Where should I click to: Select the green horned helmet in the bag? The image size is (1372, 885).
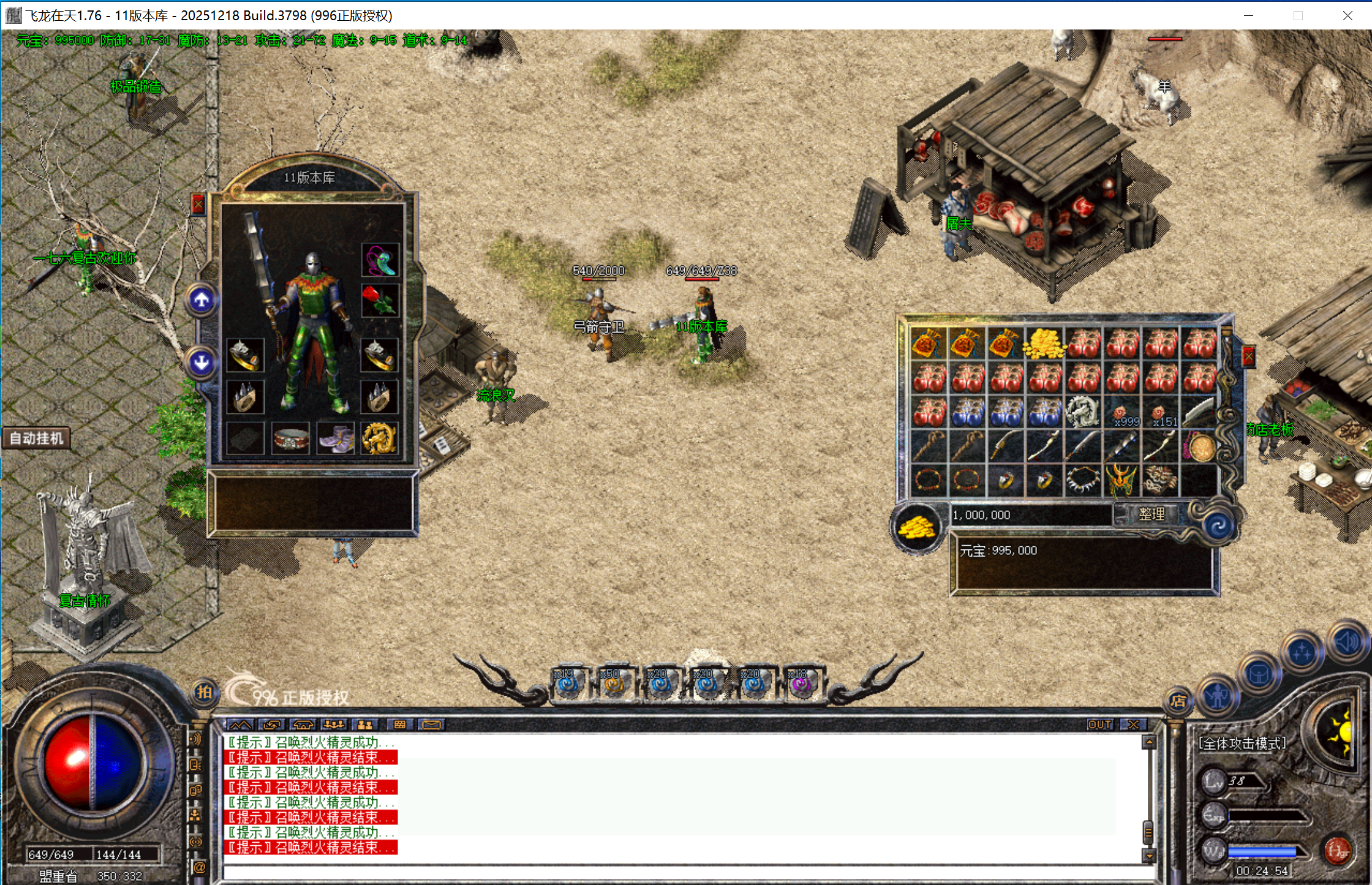coord(1121,480)
